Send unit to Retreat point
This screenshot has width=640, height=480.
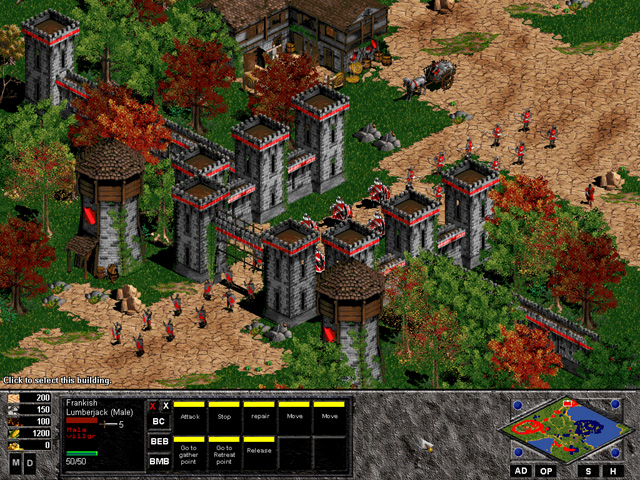[225, 452]
